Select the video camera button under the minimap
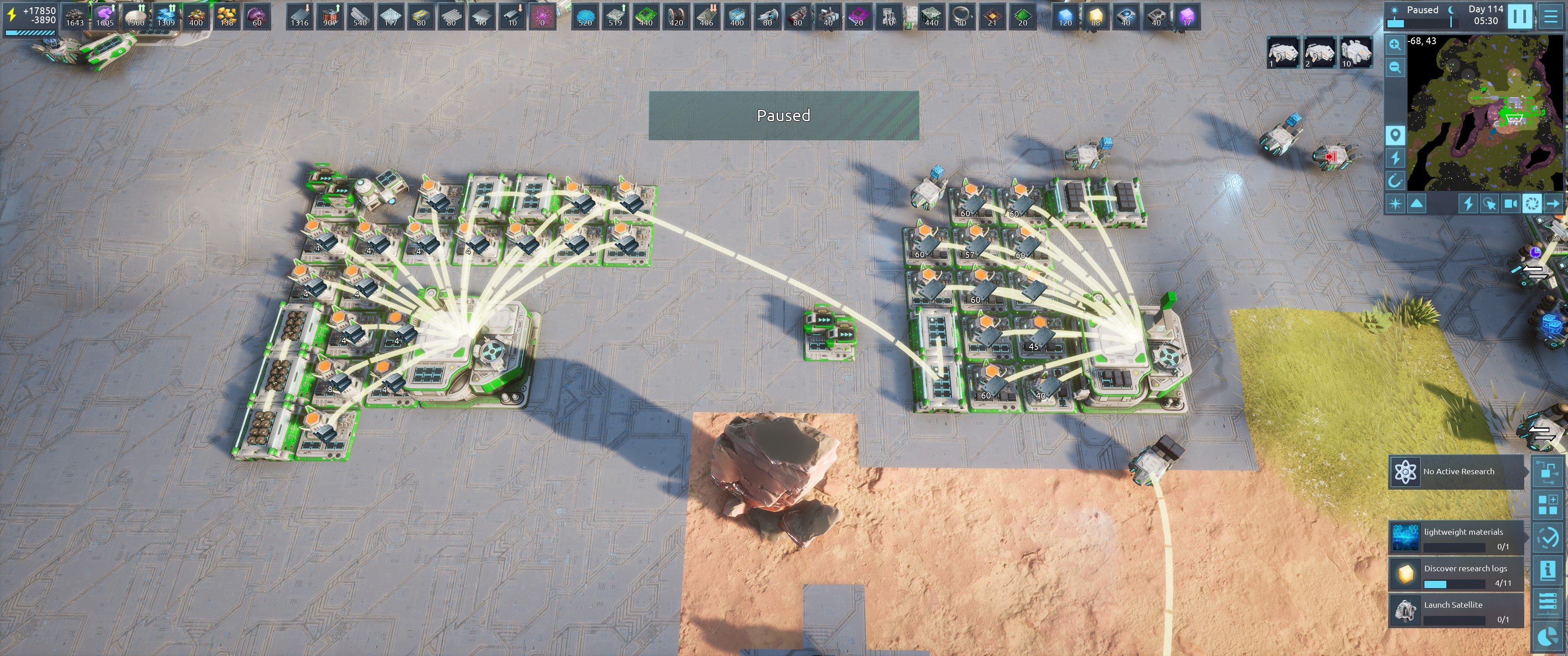 pos(1511,204)
